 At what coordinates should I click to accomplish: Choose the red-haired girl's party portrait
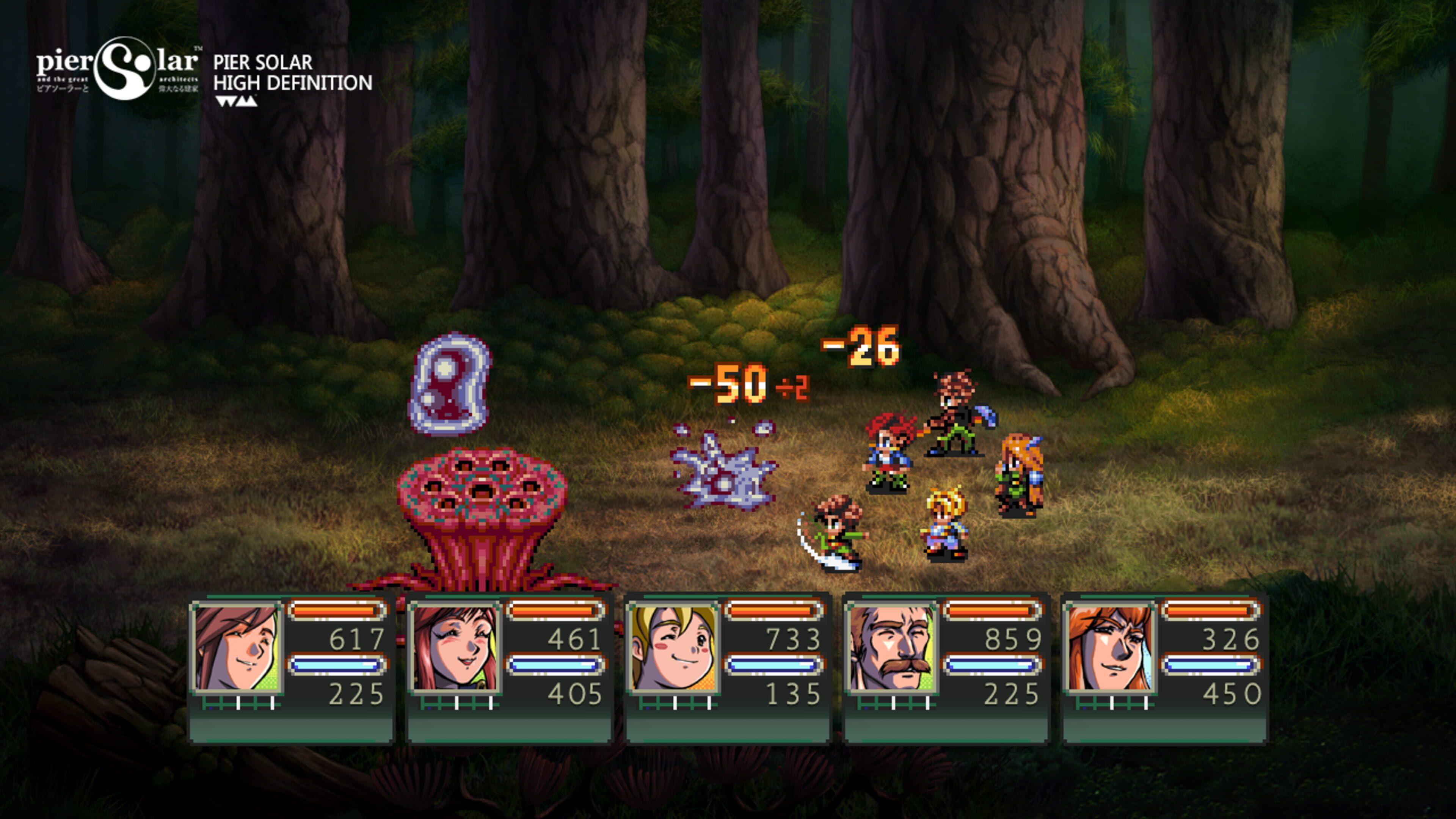click(455, 647)
